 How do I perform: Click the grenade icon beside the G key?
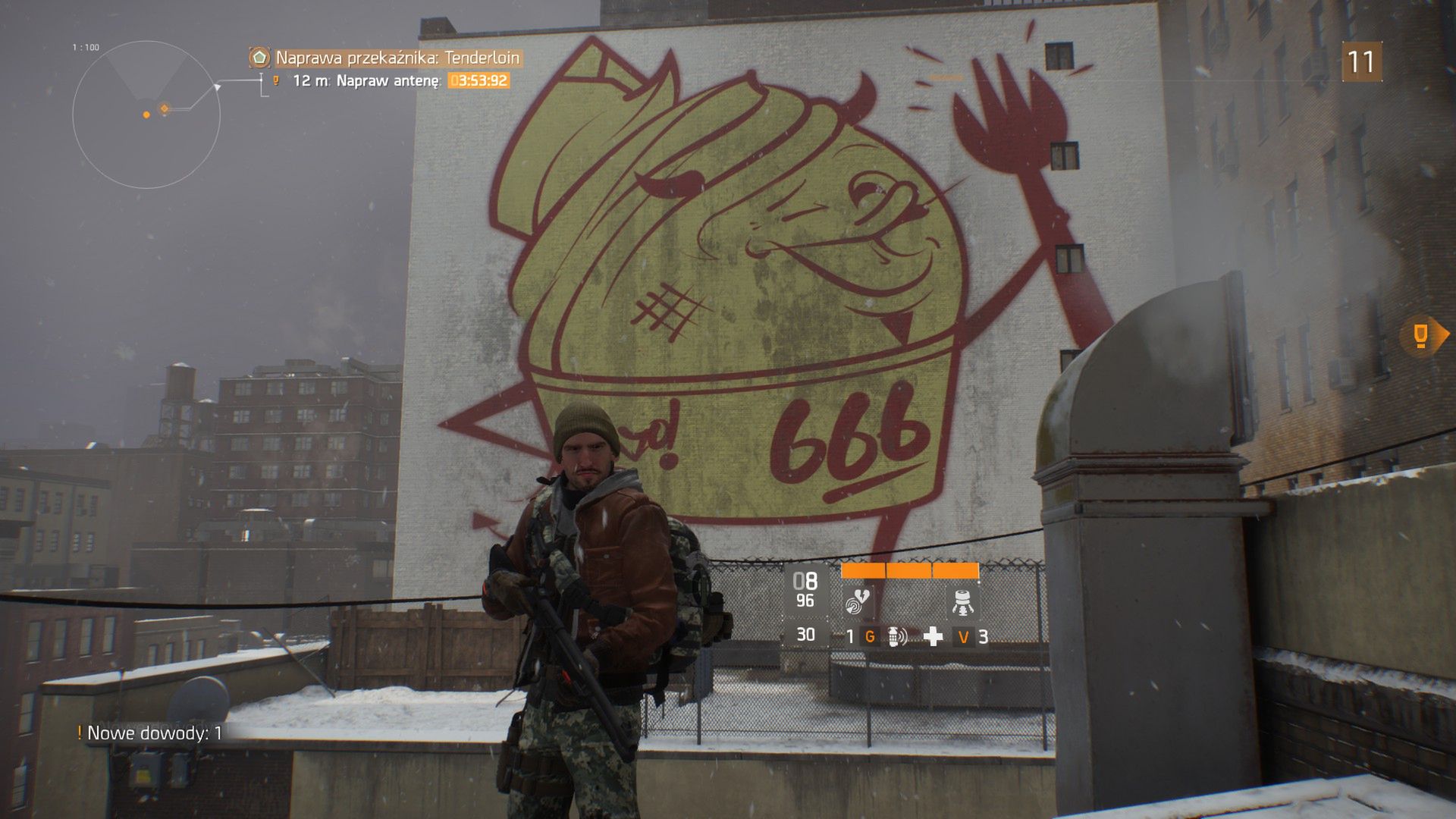pos(894,637)
